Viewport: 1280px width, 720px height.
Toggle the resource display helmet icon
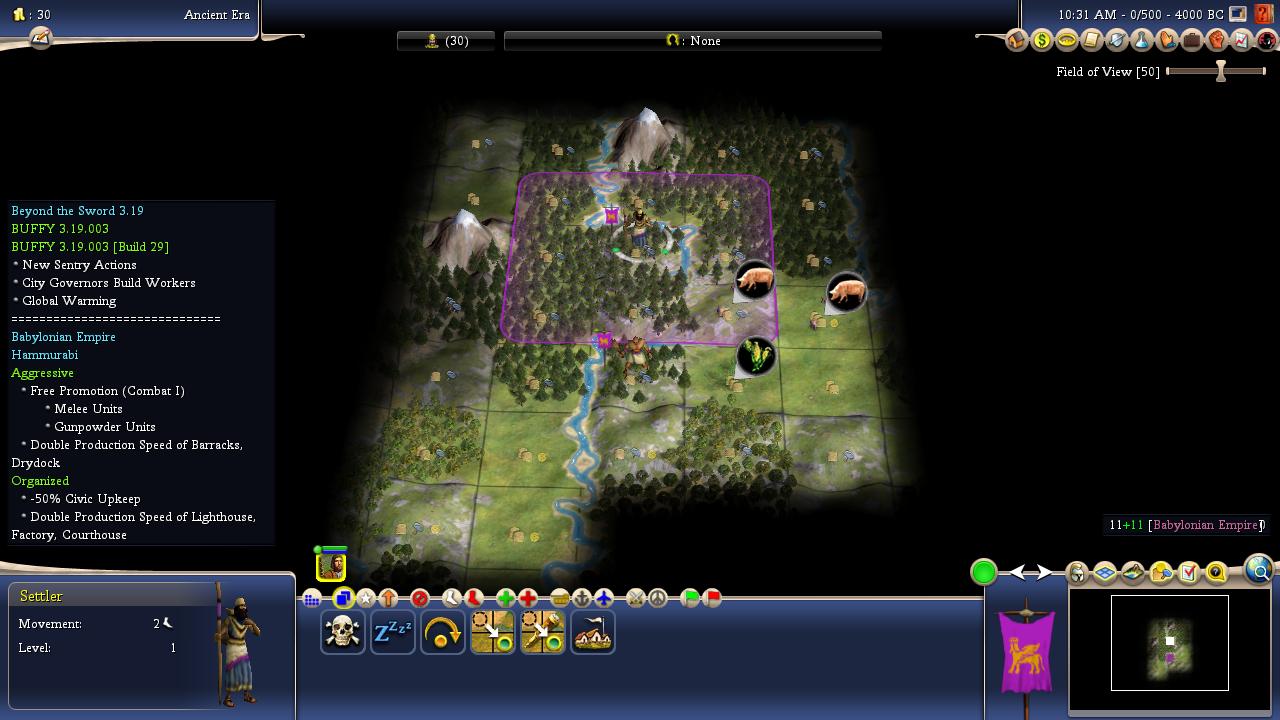click(1077, 573)
